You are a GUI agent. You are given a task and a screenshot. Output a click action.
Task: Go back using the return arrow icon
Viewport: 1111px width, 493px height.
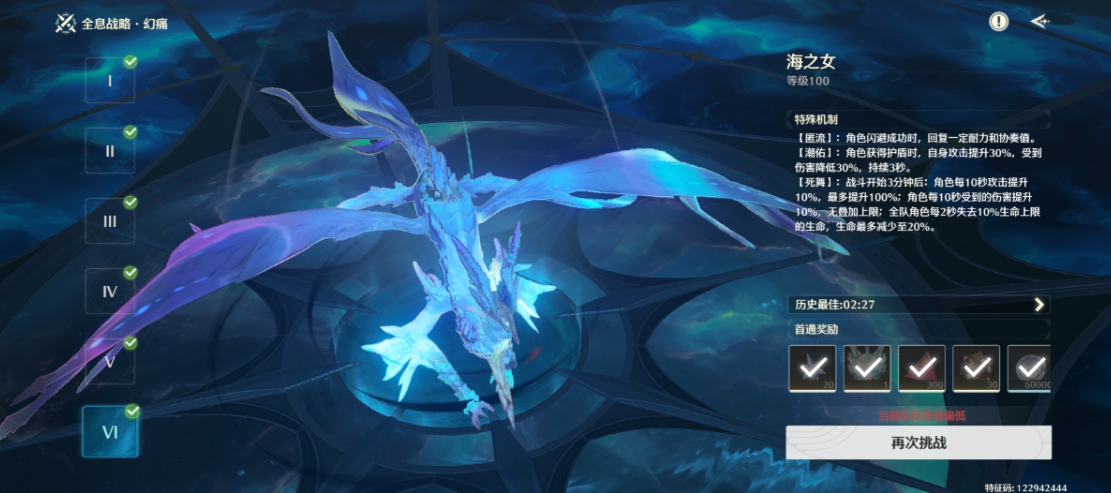coord(1040,21)
